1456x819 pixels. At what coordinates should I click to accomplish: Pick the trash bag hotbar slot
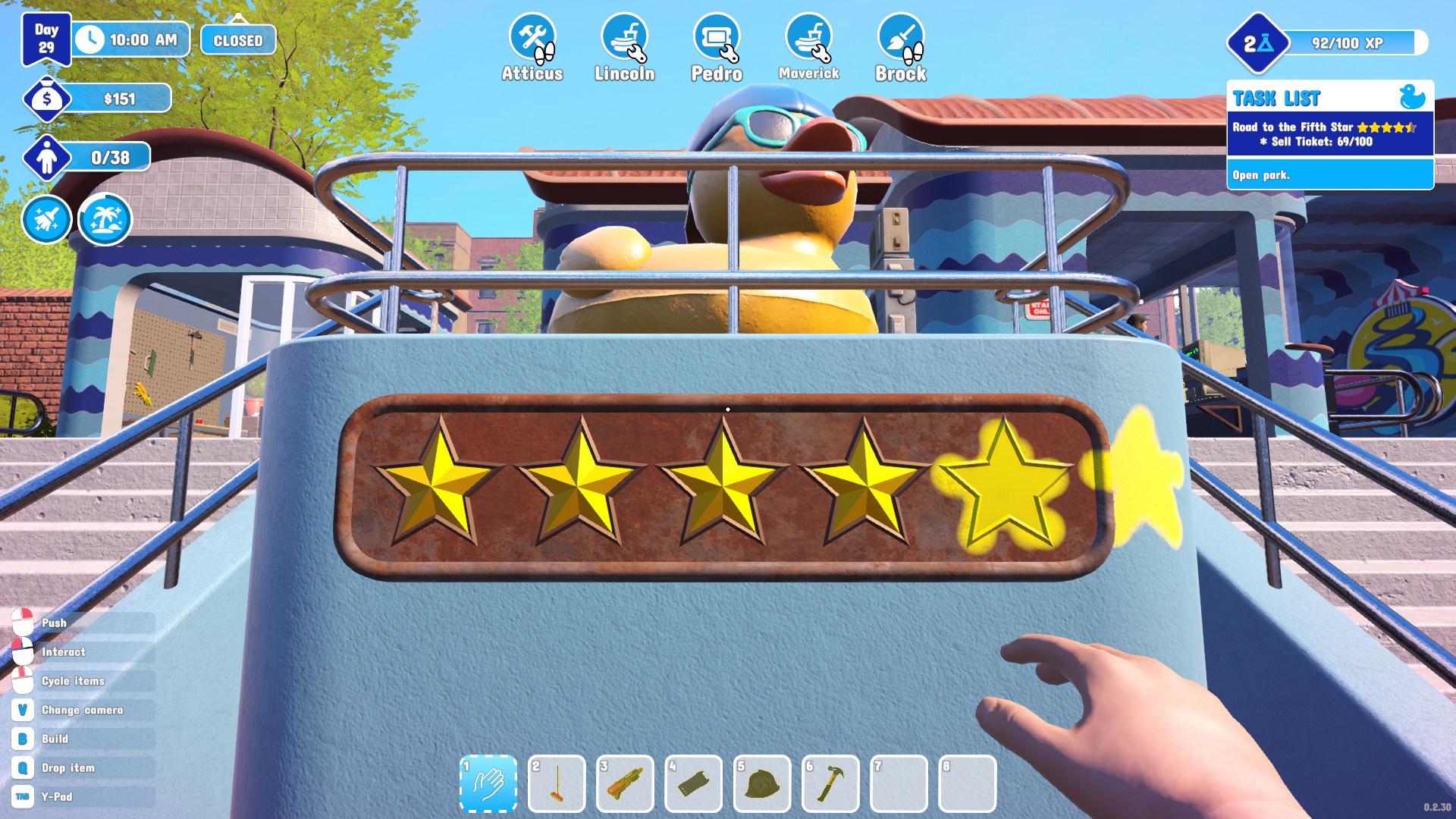[x=762, y=783]
